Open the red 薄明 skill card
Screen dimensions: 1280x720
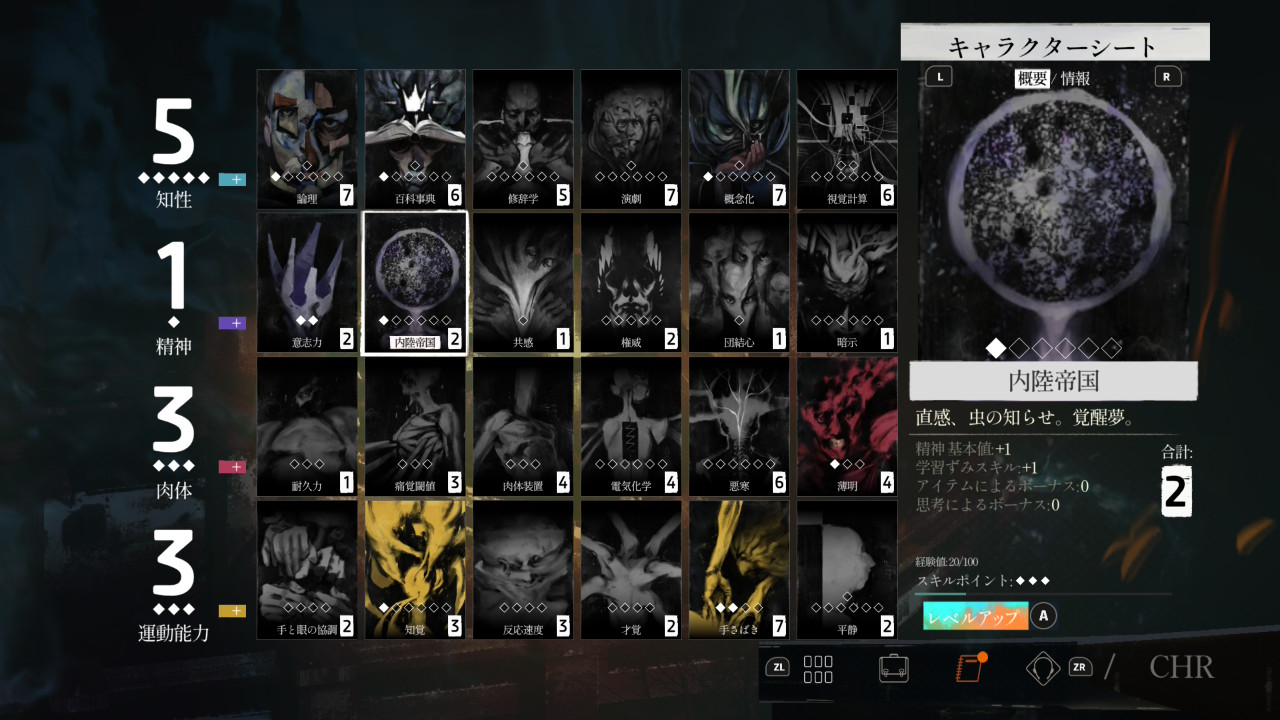[846, 426]
